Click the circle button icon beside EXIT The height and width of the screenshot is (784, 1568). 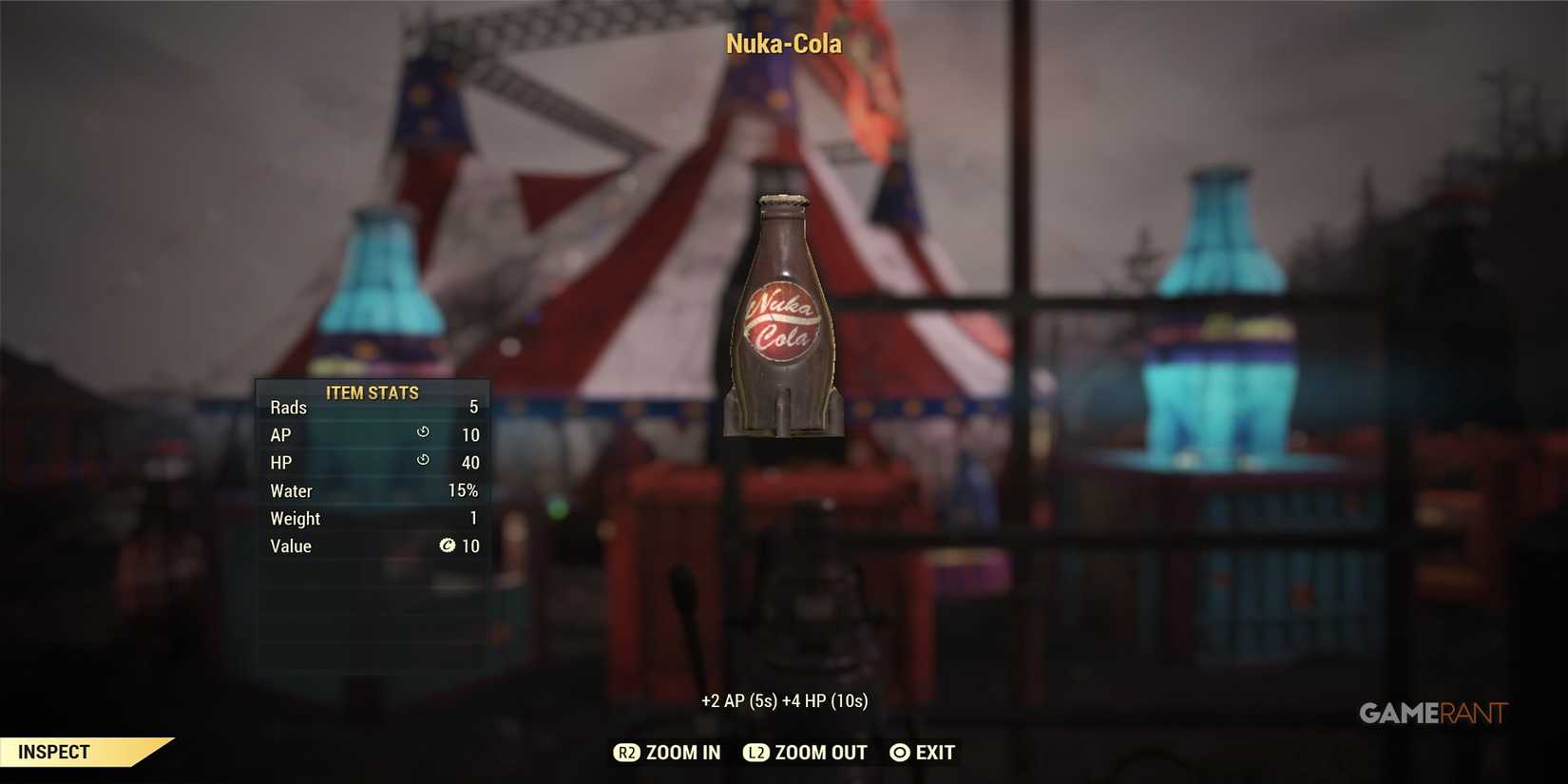coord(898,752)
